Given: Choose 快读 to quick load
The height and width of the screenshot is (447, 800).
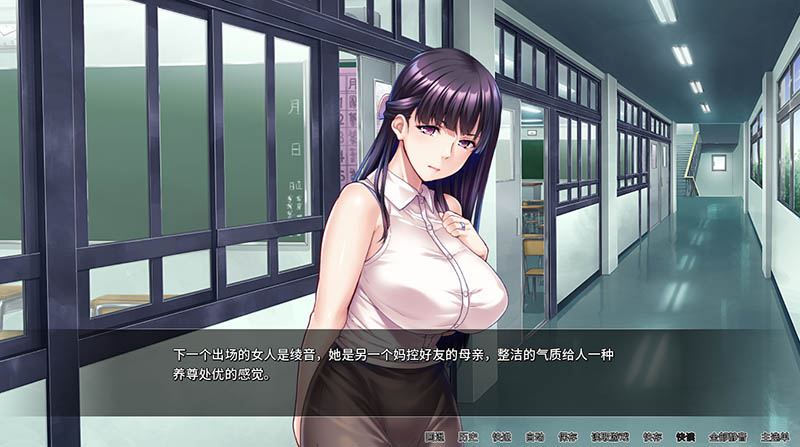Looking at the screenshot, I should pyautogui.click(x=685, y=437).
